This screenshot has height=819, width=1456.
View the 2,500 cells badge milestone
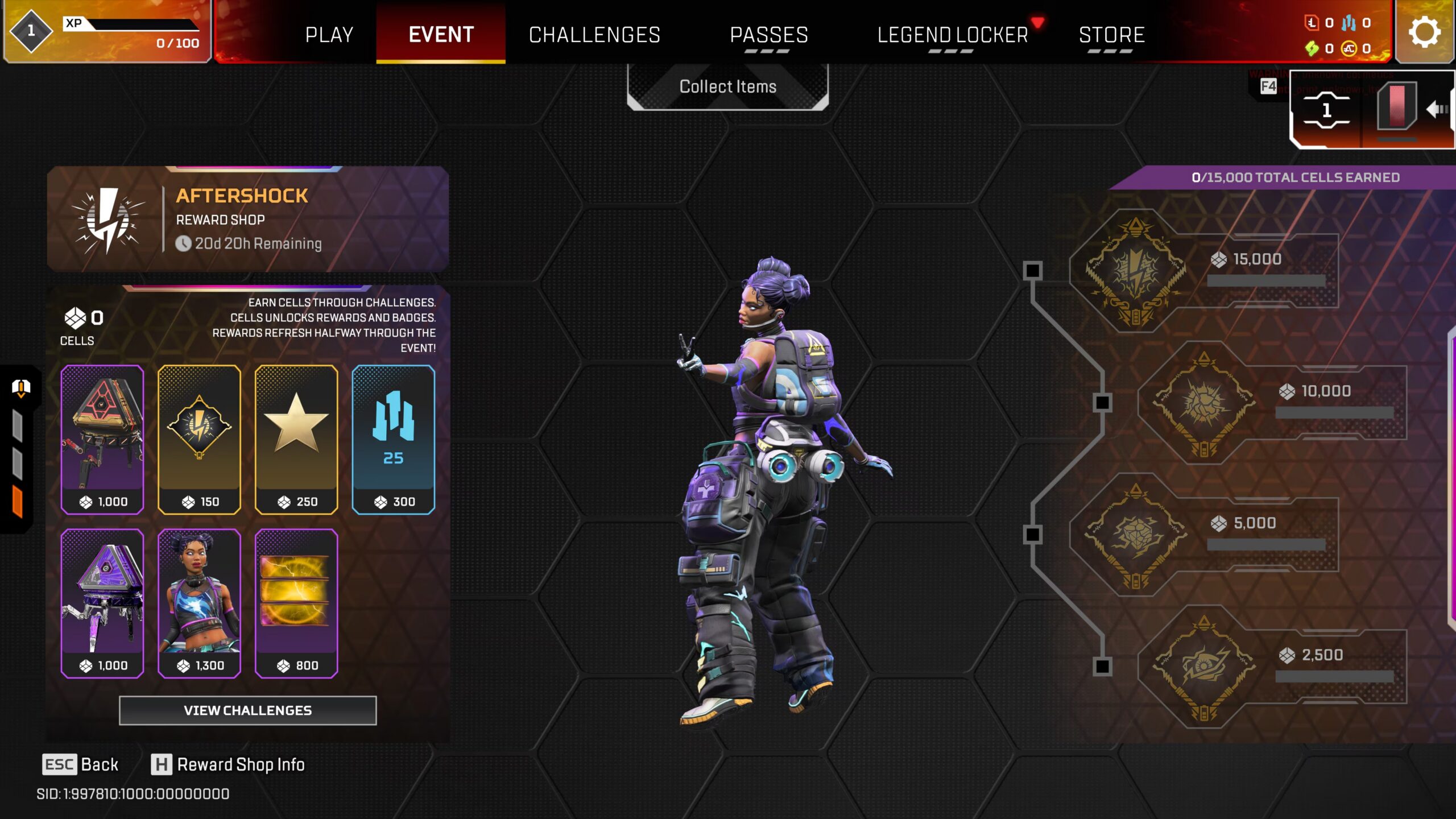[1204, 667]
